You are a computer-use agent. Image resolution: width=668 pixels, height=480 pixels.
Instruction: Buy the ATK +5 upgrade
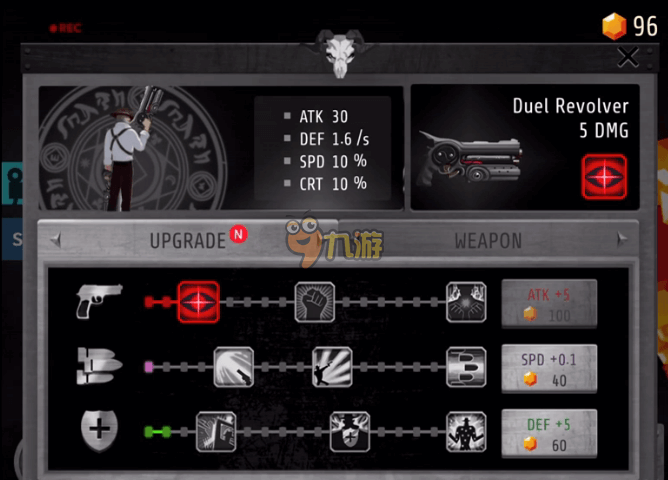549,303
